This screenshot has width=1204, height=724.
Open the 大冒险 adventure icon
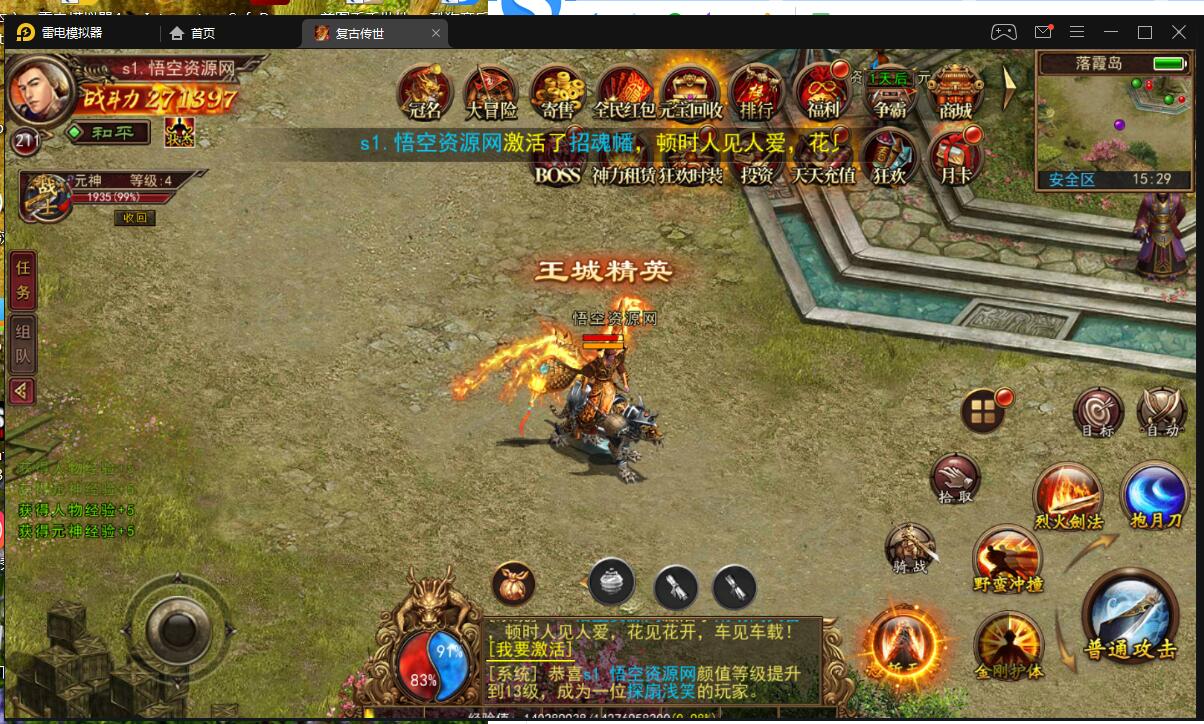(x=491, y=92)
